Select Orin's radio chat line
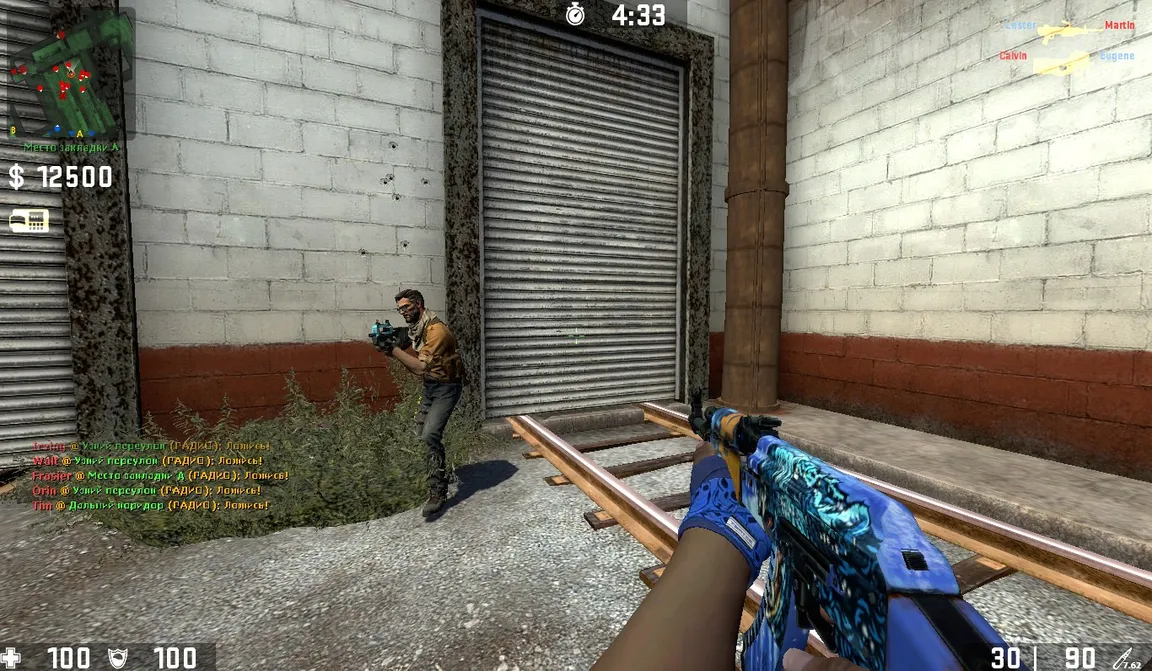This screenshot has width=1152, height=671. [x=146, y=491]
